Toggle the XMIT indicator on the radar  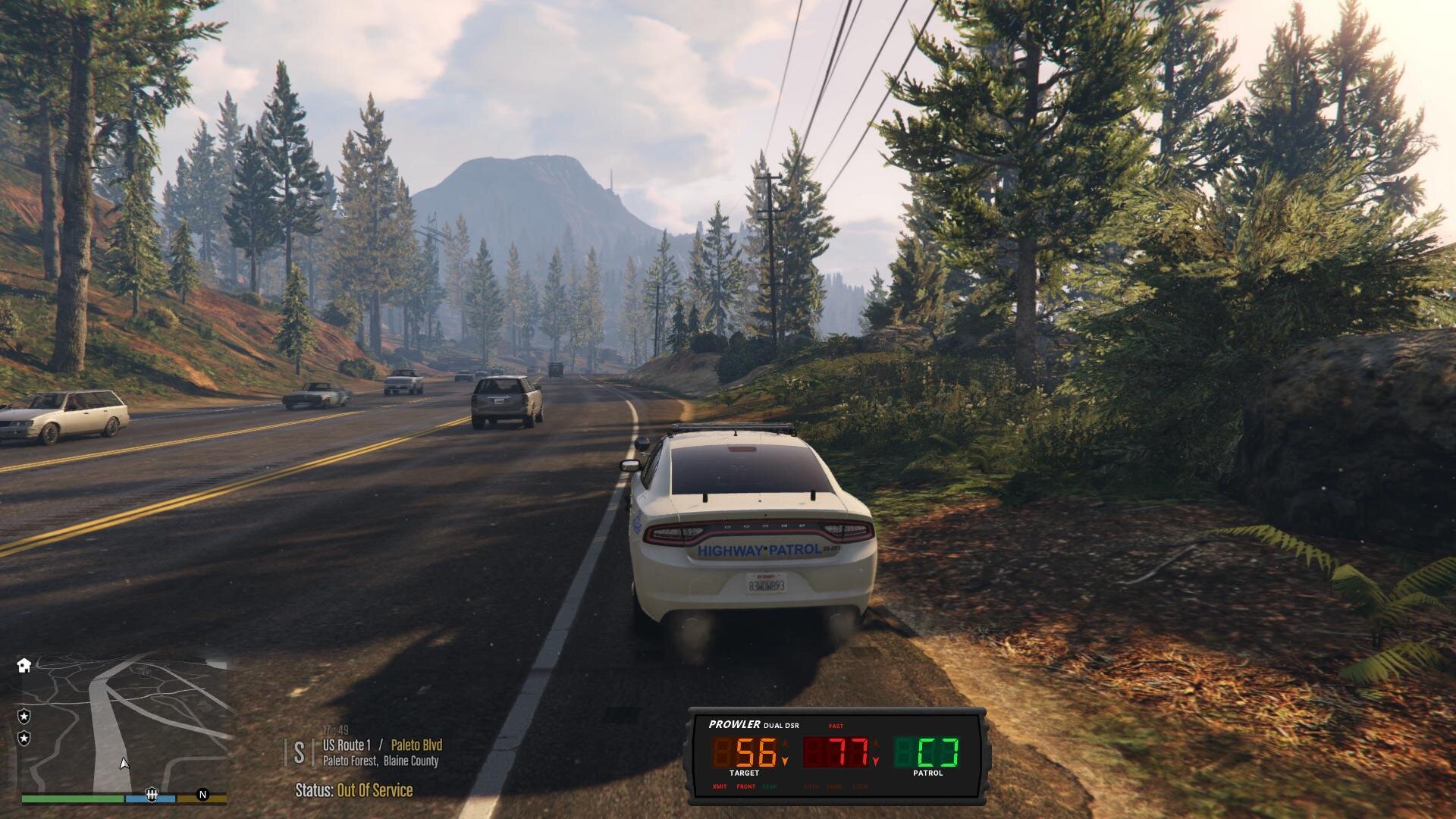click(x=719, y=786)
